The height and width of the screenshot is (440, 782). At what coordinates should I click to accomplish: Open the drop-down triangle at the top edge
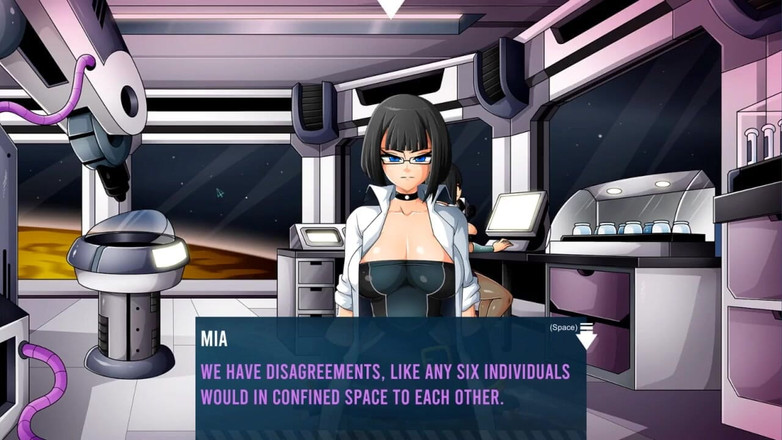pyautogui.click(x=390, y=7)
